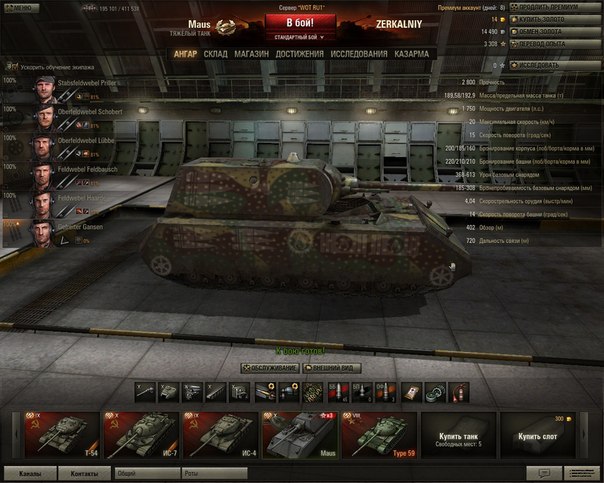This screenshot has width=604, height=483.
Task: Open the Меню button
Action: [x=17, y=7]
